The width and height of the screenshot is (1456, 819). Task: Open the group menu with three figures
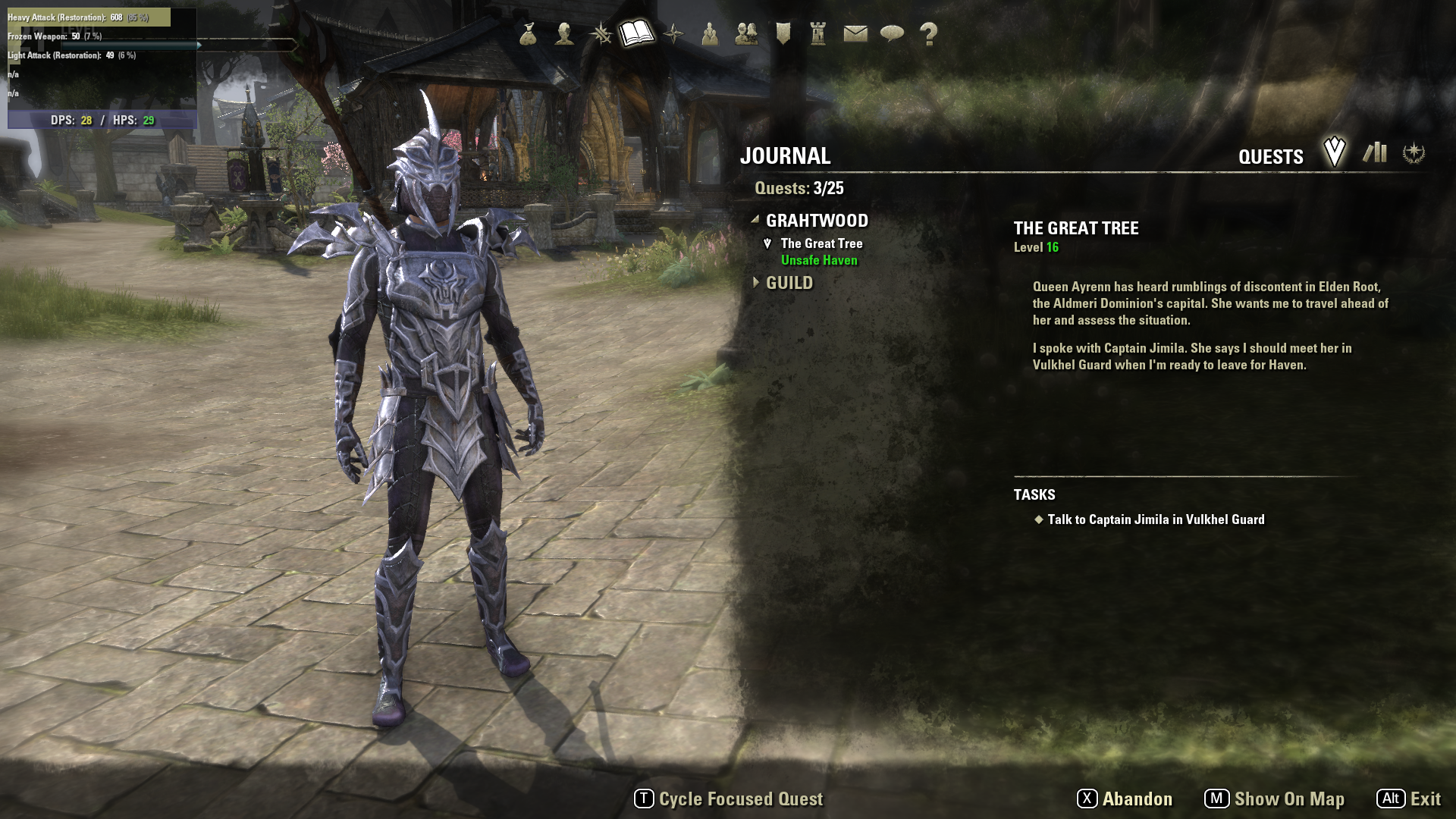point(710,33)
